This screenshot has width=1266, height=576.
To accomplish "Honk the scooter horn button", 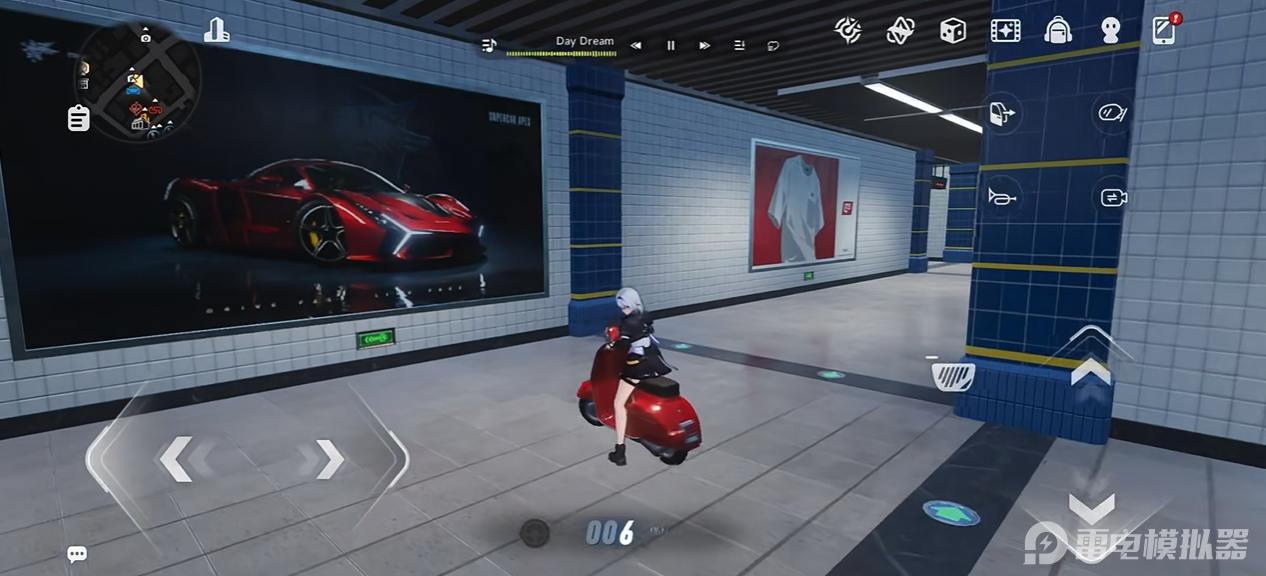I will (x=1003, y=197).
